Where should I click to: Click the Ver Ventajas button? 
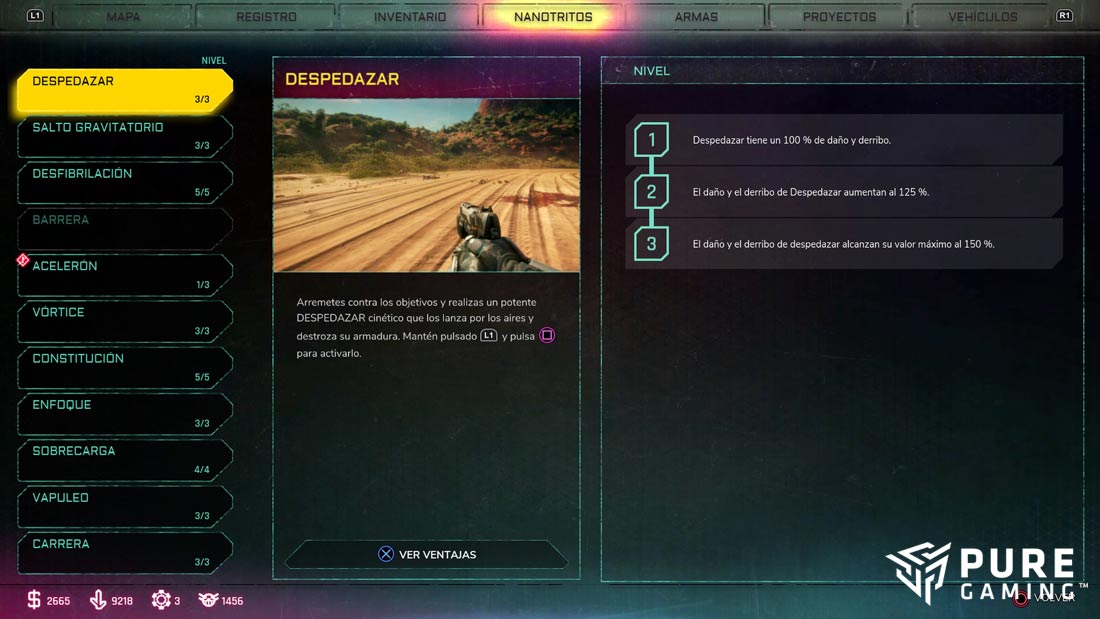point(427,554)
